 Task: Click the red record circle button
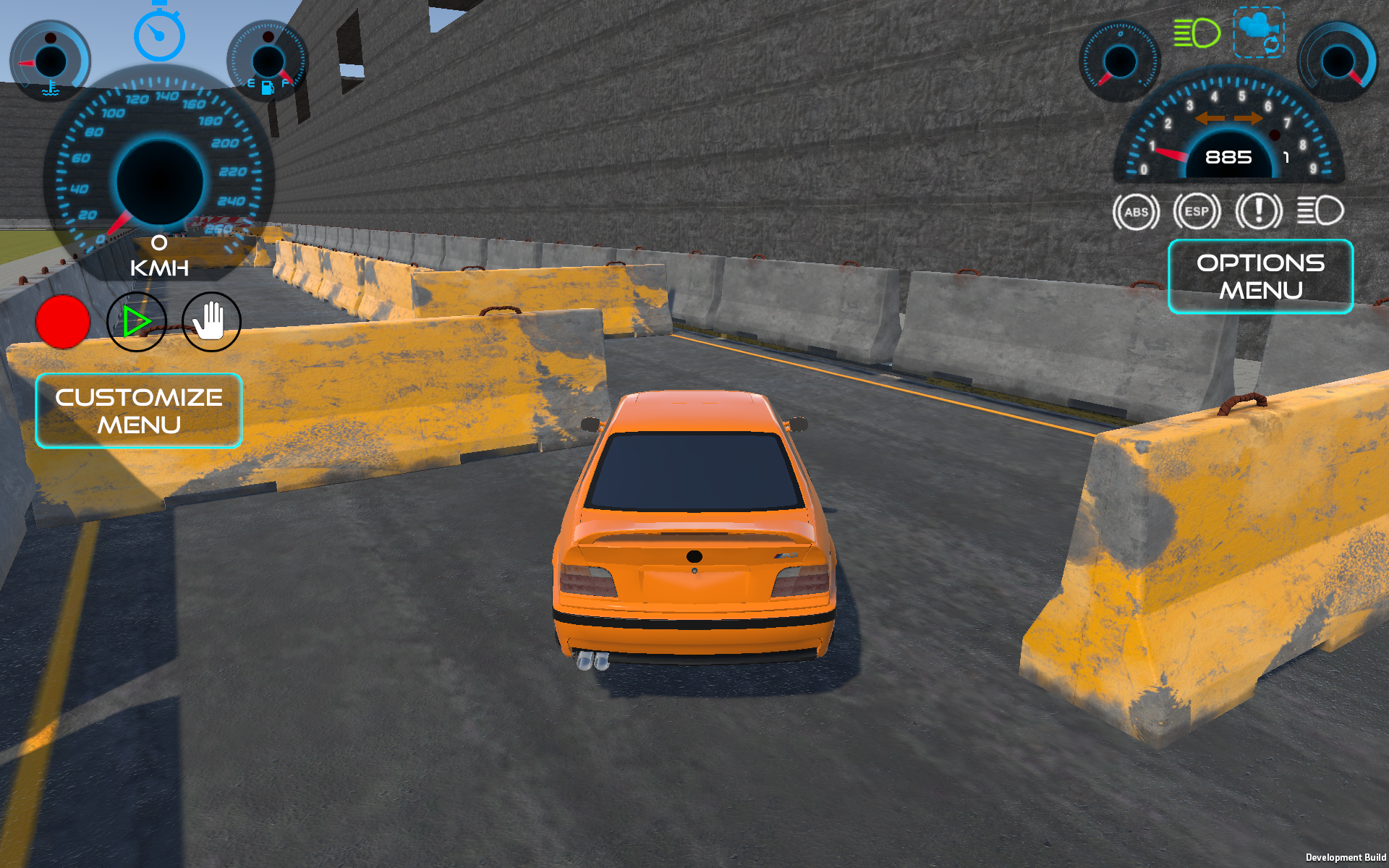(x=63, y=322)
